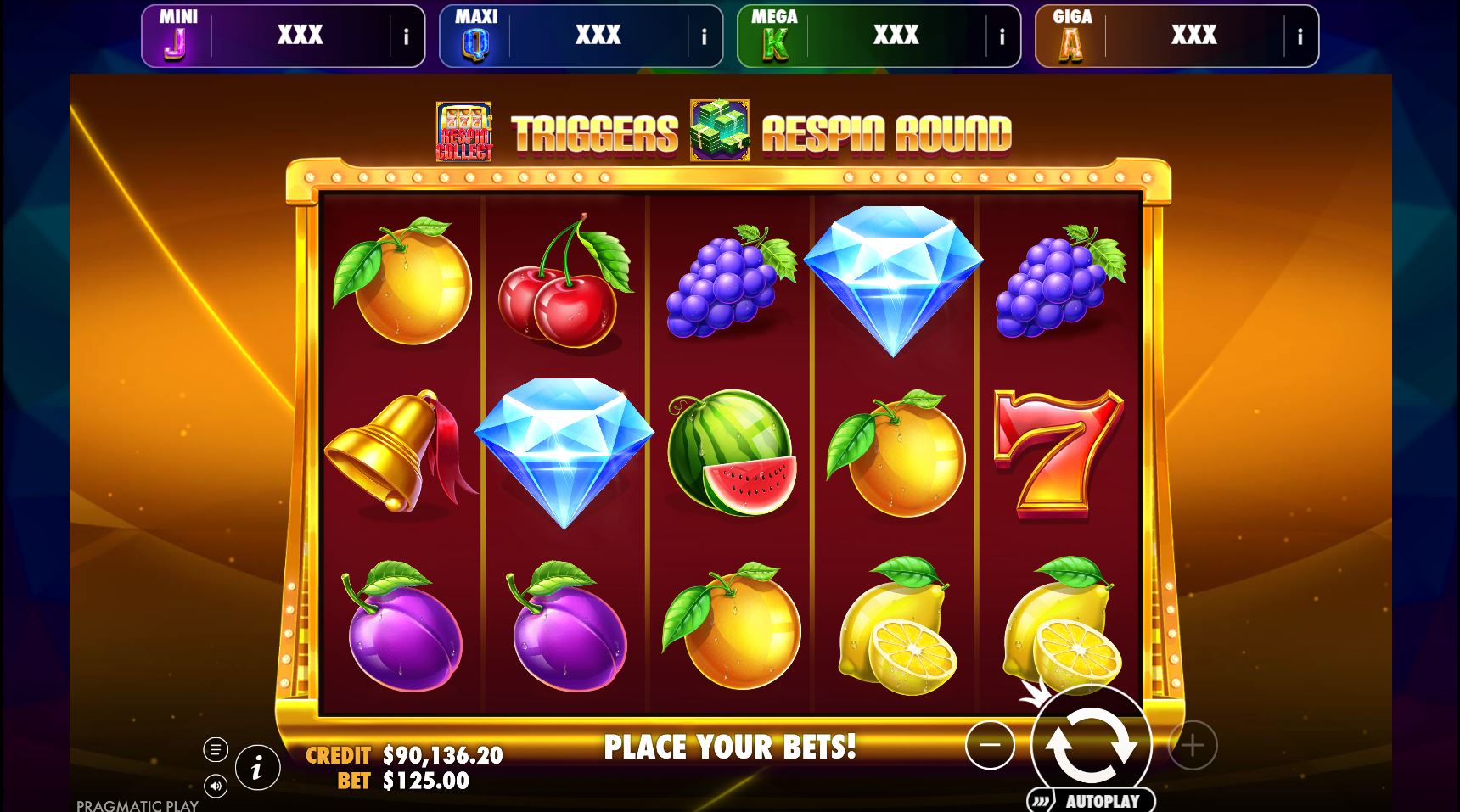This screenshot has height=812, width=1460.
Task: Open Mini jackpot details
Action: (406, 35)
